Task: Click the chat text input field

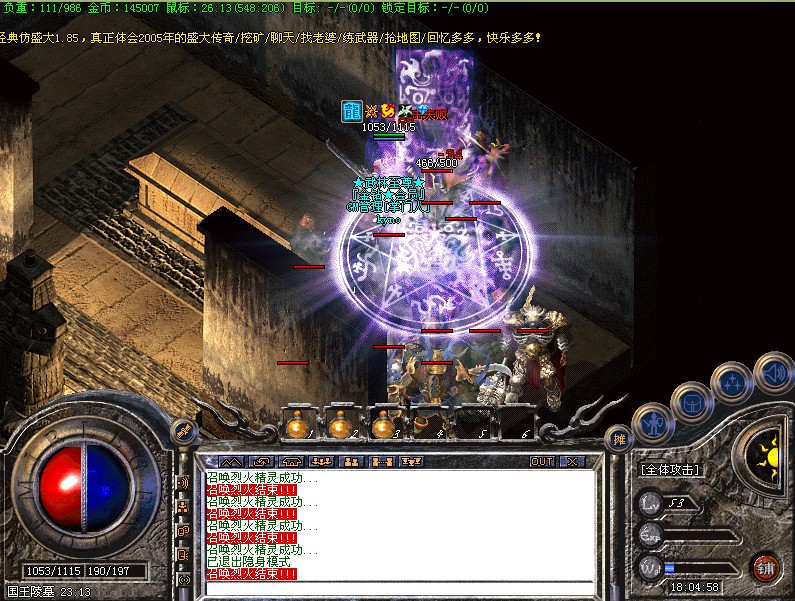Action: click(x=400, y=589)
